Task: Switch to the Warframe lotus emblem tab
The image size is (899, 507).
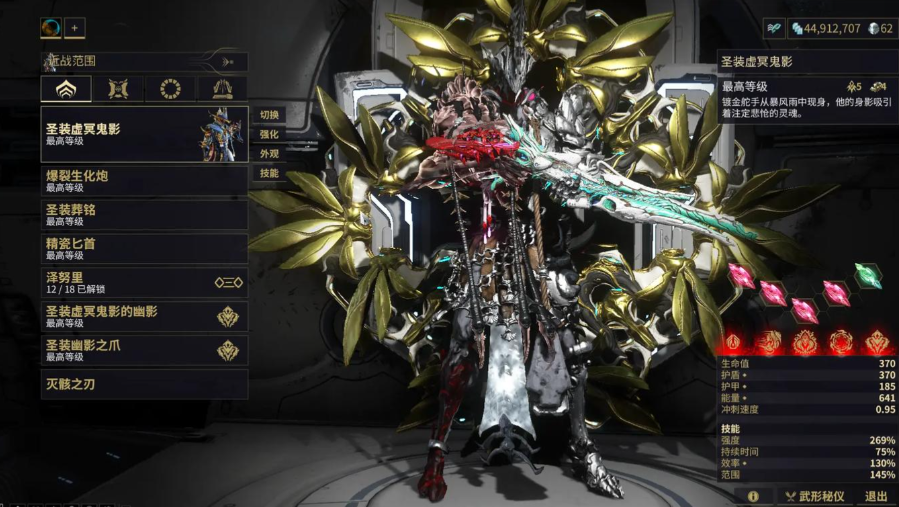Action: point(65,89)
